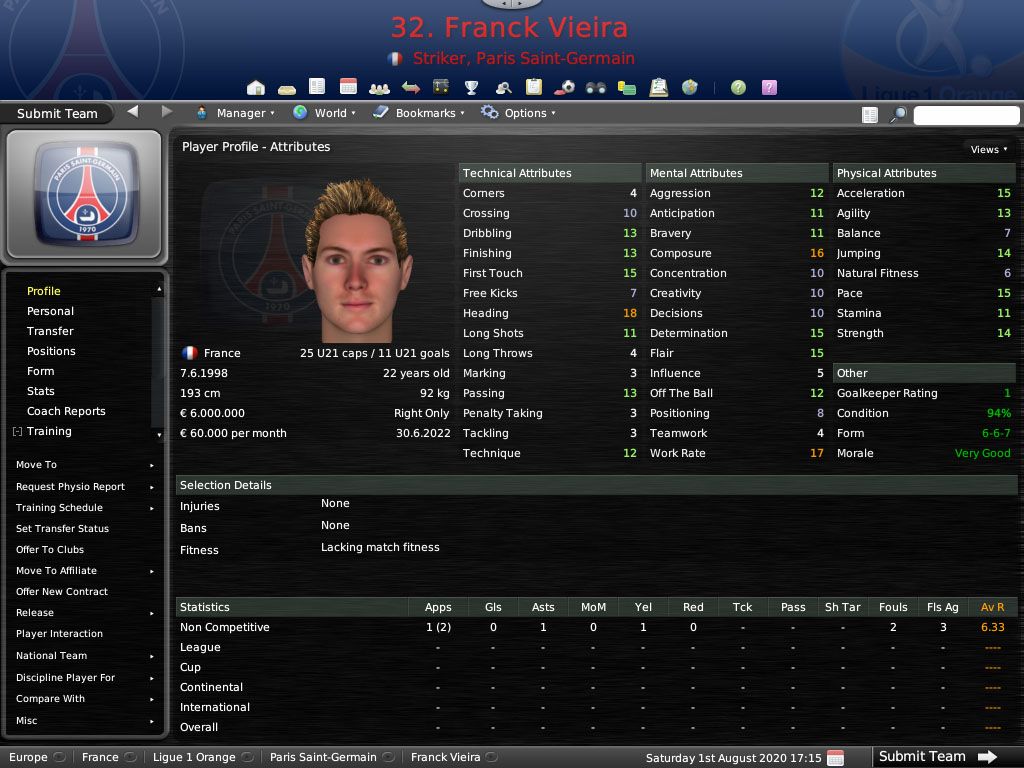
Task: Click the home icon in toolbar
Action: point(256,87)
